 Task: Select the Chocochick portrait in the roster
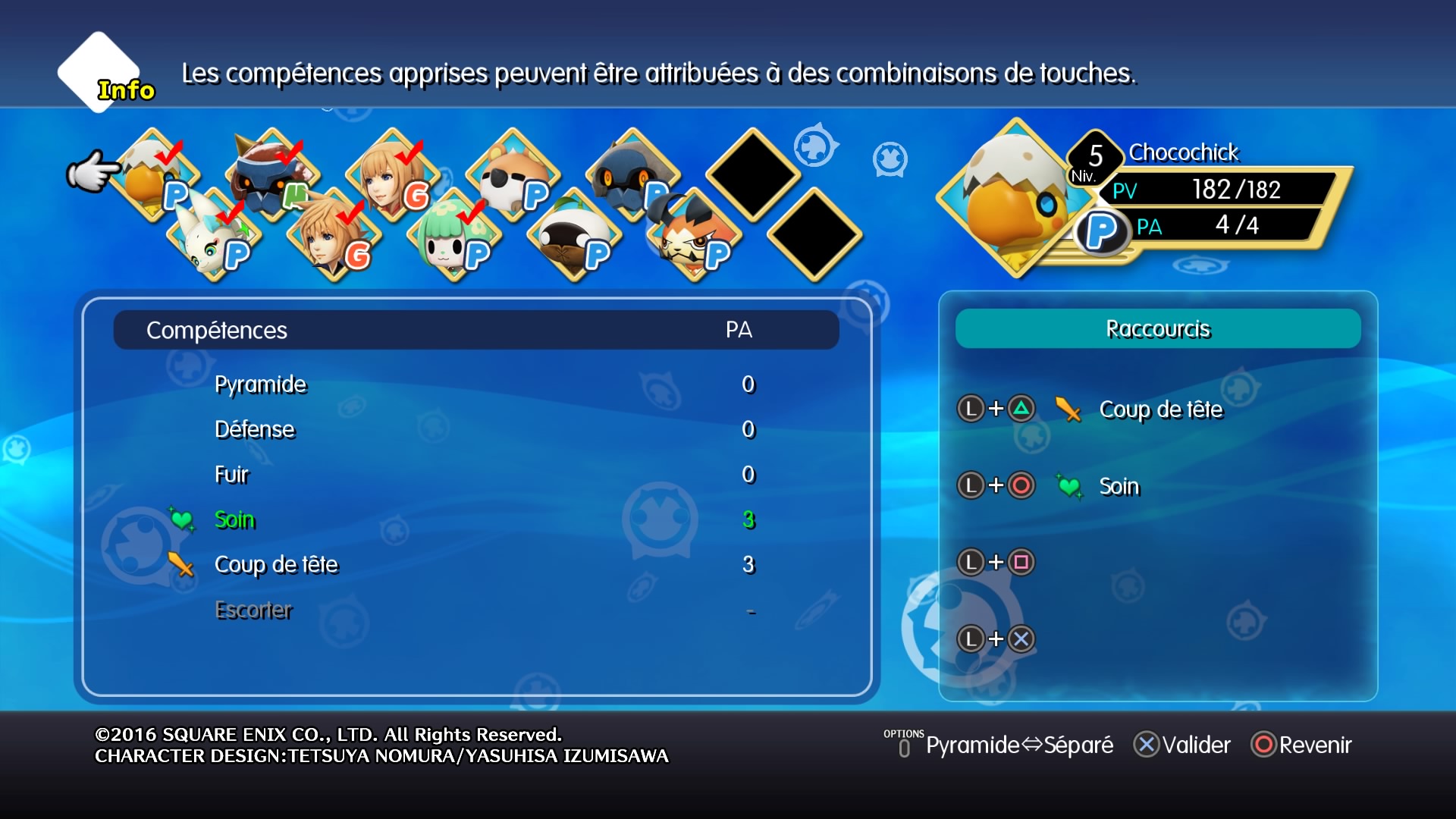pos(150,176)
